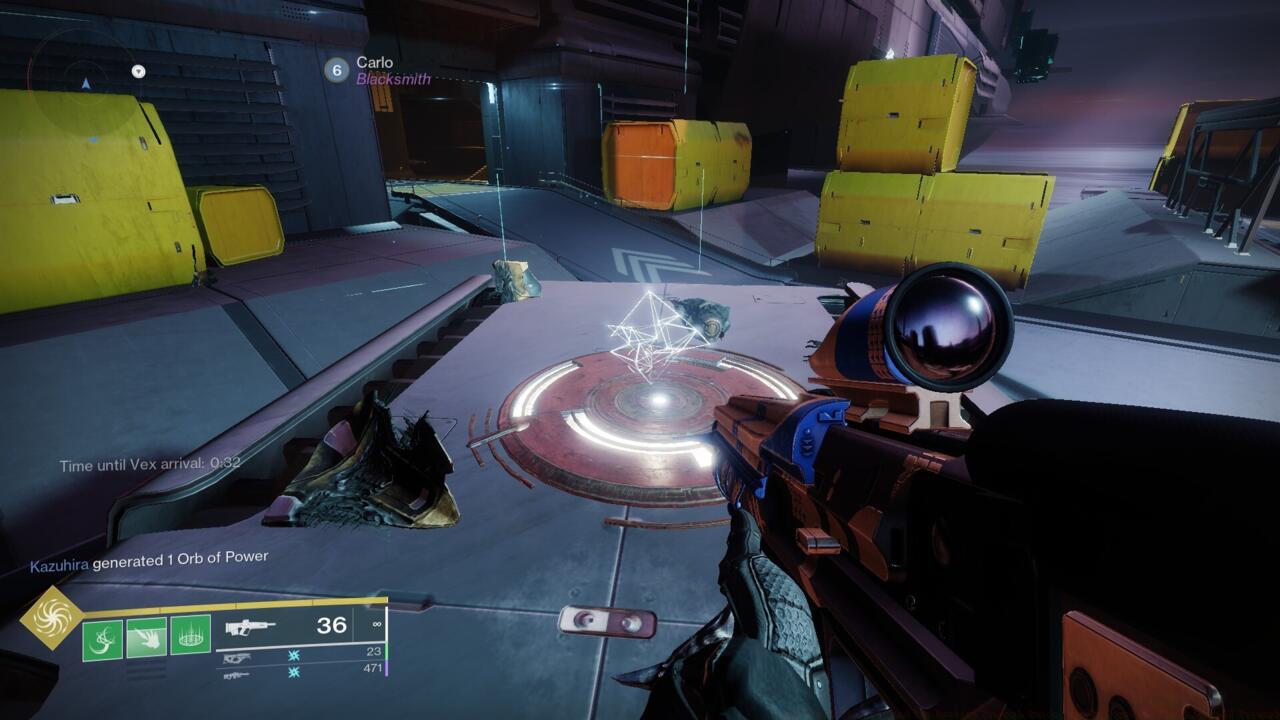Click the green melee ability icon
The width and height of the screenshot is (1280, 720).
point(146,637)
